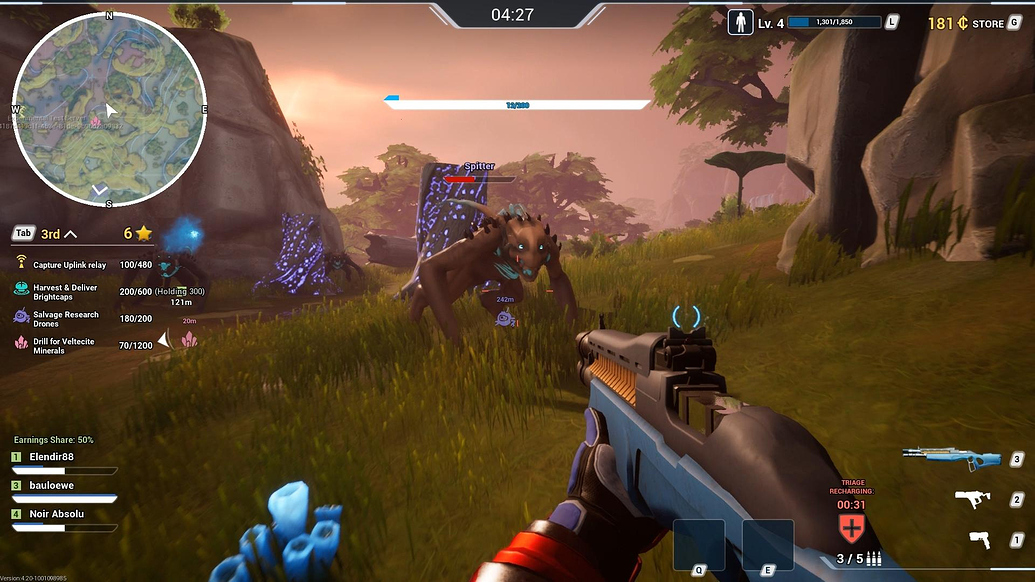Switch to the white SMG weapon
1035x582 pixels.
[x=973, y=498]
